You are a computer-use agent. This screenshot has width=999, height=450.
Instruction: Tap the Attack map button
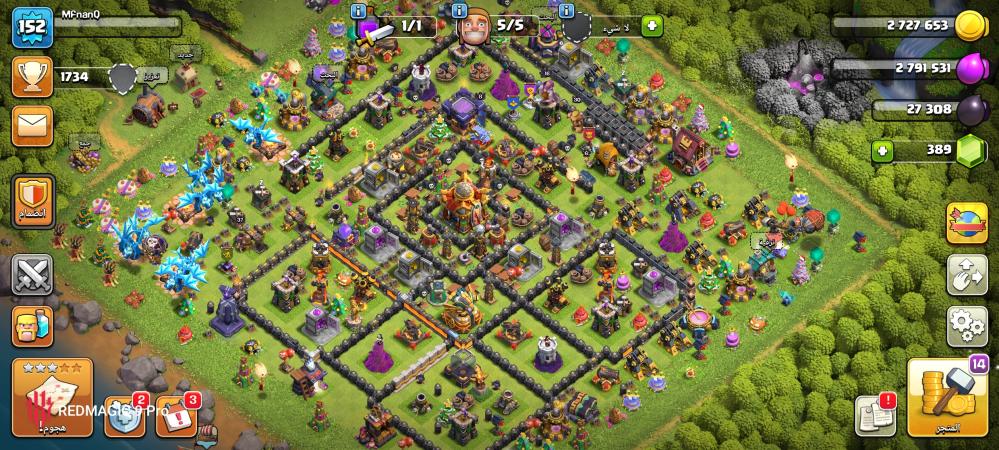click(52, 397)
